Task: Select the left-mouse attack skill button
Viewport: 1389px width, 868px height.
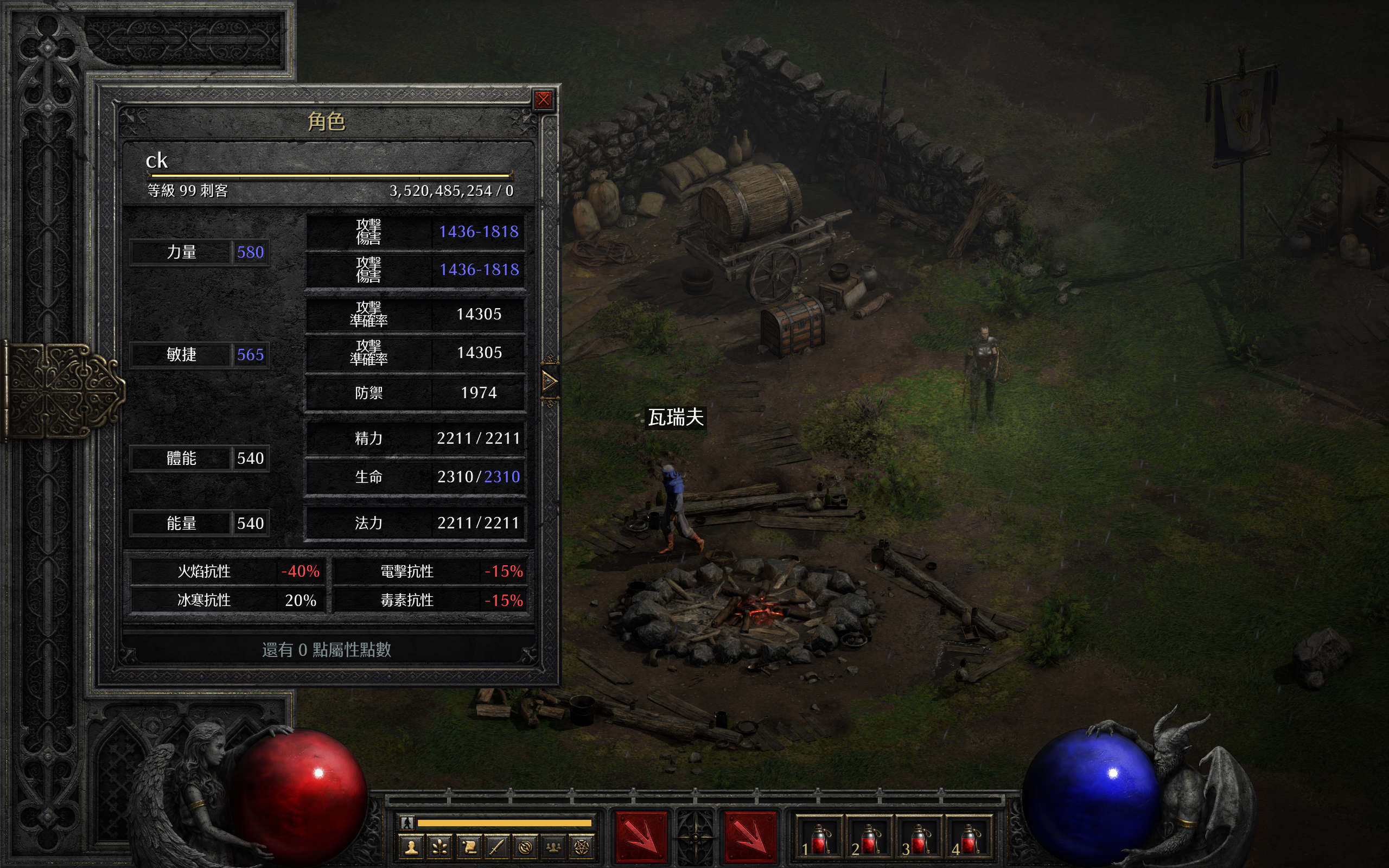Action: (x=641, y=837)
